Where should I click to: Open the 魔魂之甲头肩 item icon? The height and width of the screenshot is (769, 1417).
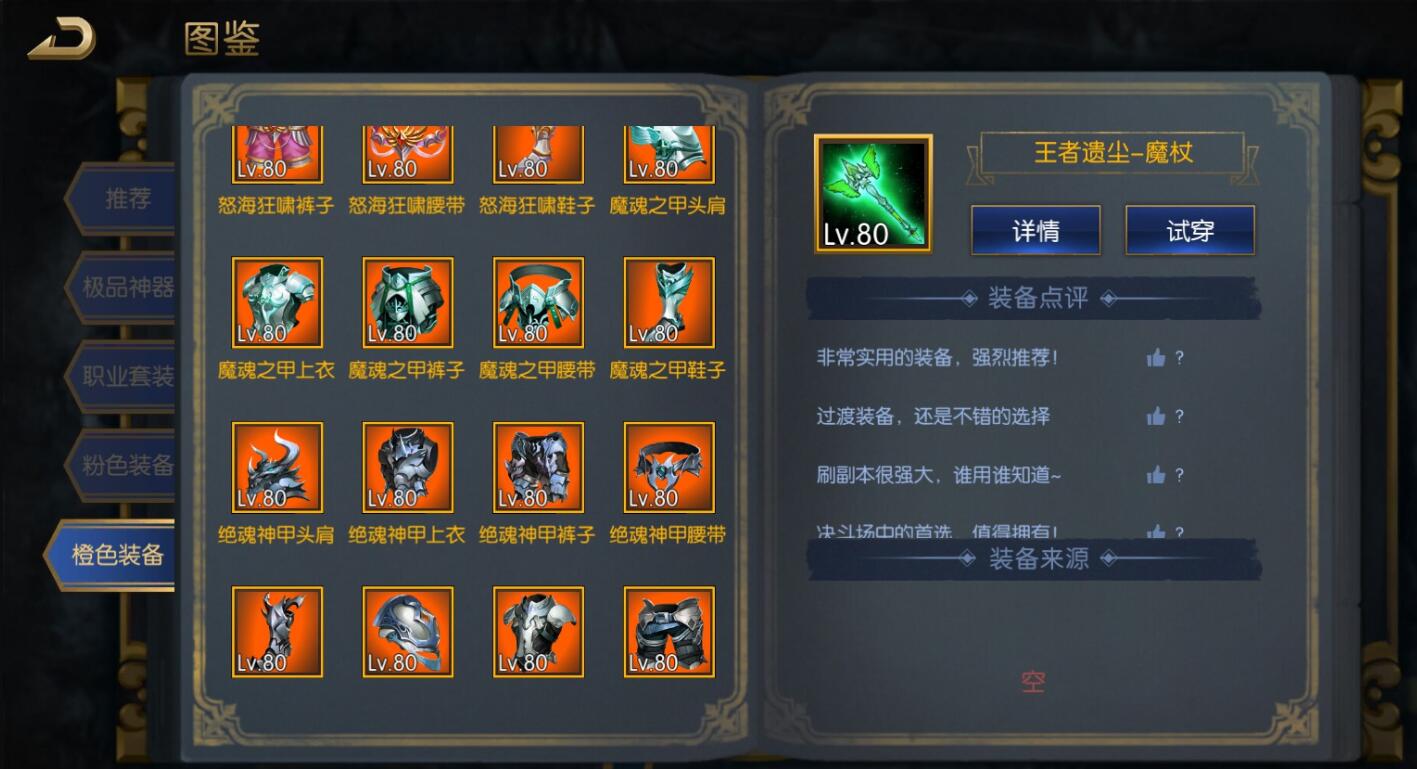[x=667, y=152]
